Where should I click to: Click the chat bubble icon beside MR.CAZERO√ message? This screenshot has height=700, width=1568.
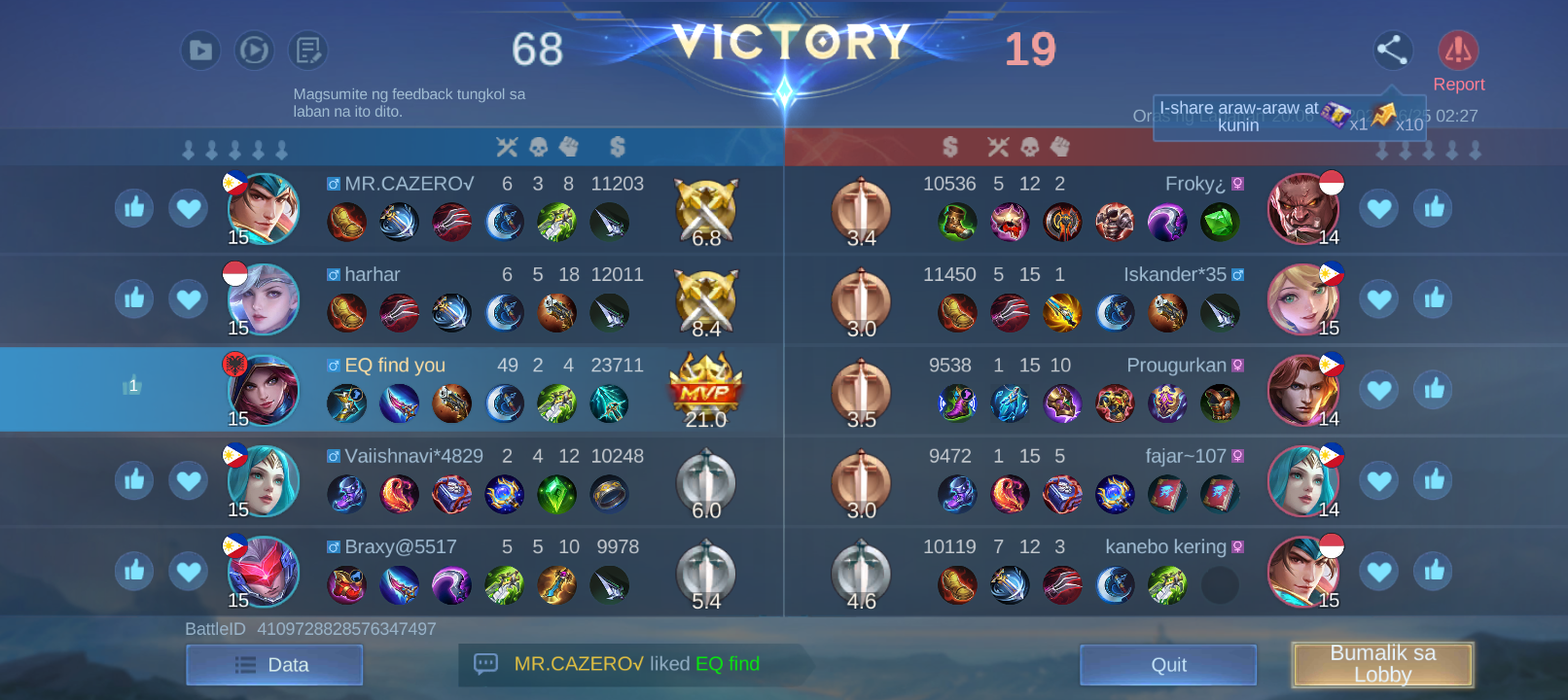485,664
